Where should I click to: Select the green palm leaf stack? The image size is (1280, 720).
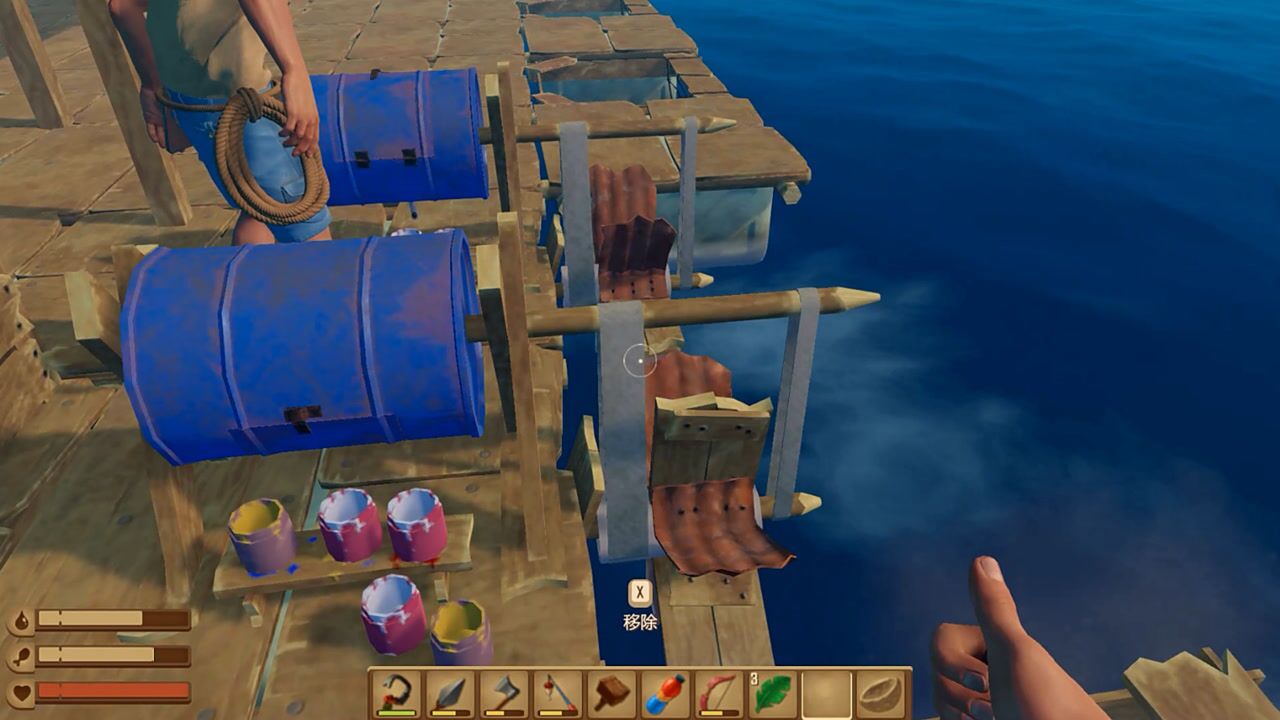pos(773,694)
